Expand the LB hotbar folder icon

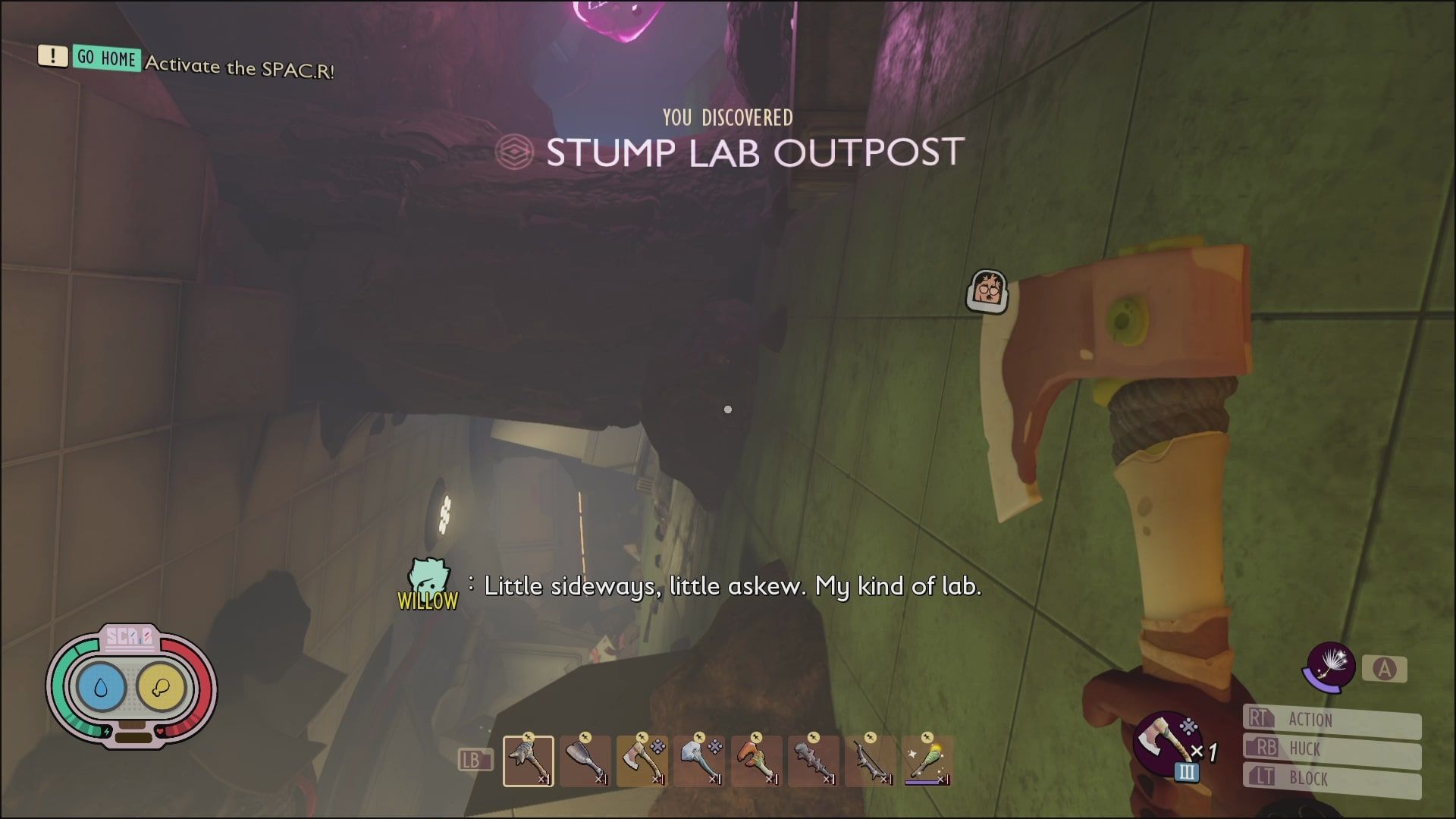point(475,758)
